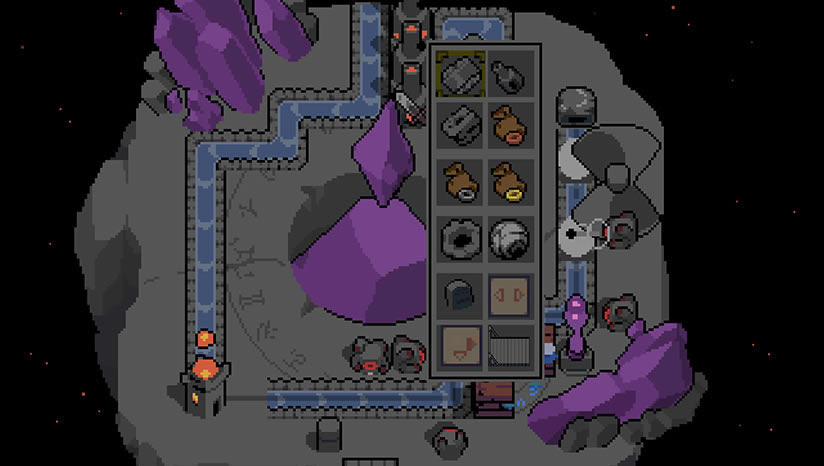Select the dark gear with hole slot
This screenshot has width=824, height=466.
click(462, 238)
